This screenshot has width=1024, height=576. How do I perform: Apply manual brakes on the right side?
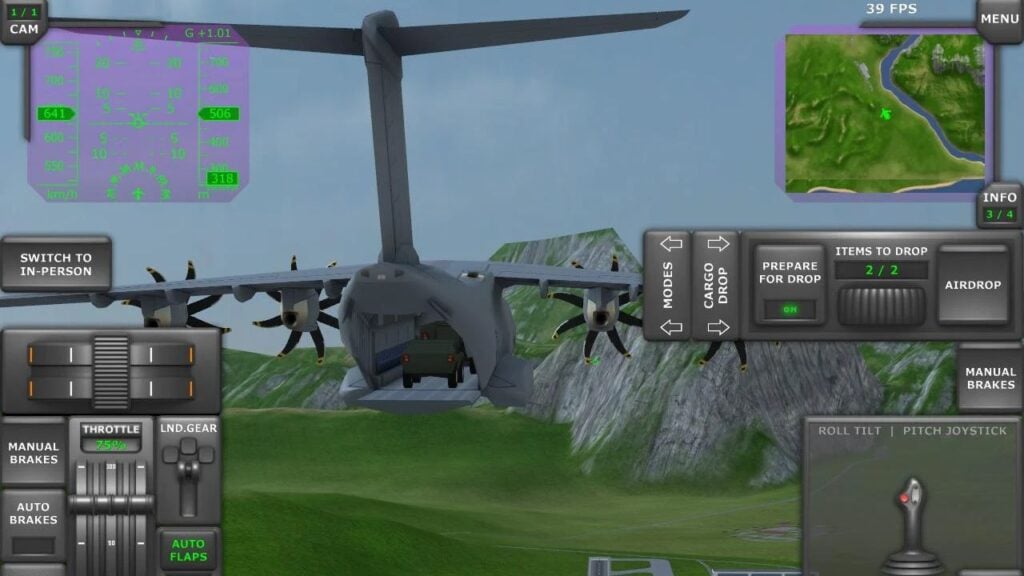(x=990, y=379)
